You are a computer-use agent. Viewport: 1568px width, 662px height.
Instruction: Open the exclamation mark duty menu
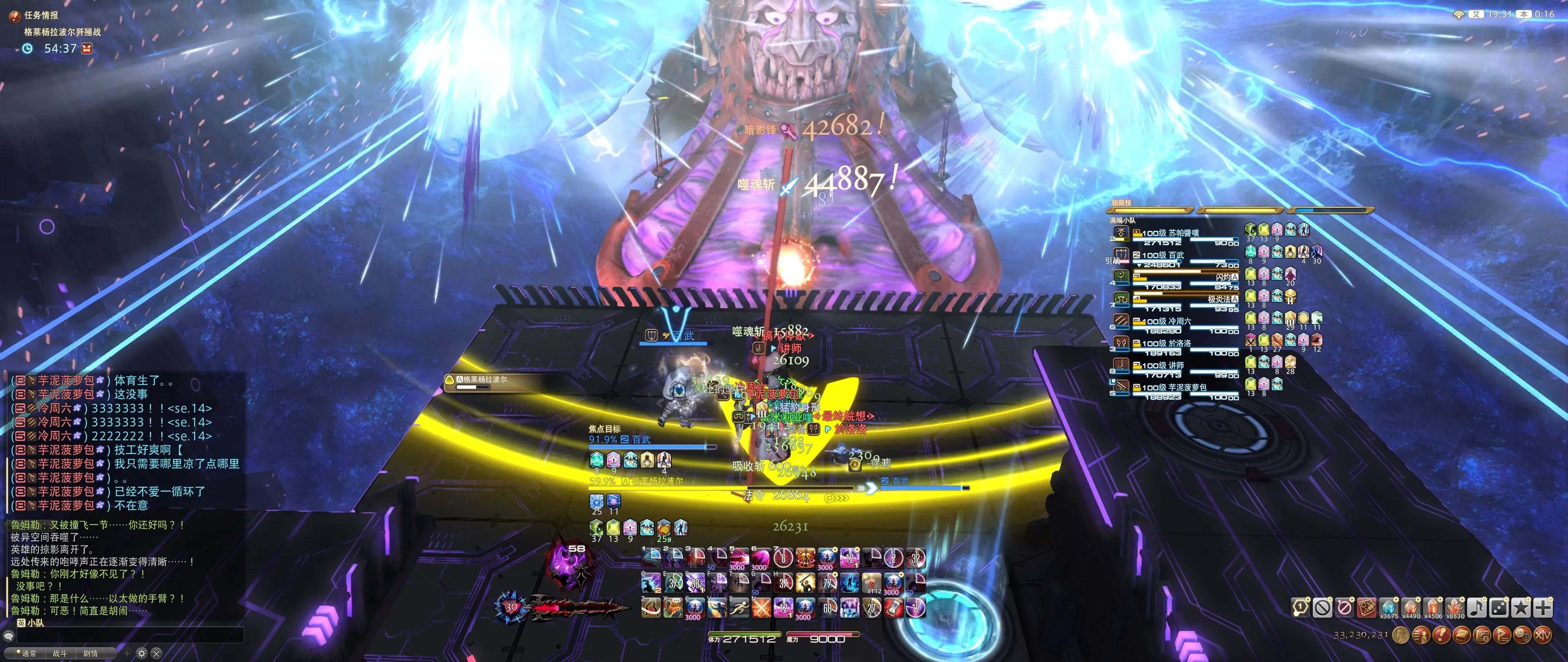click(1441, 635)
